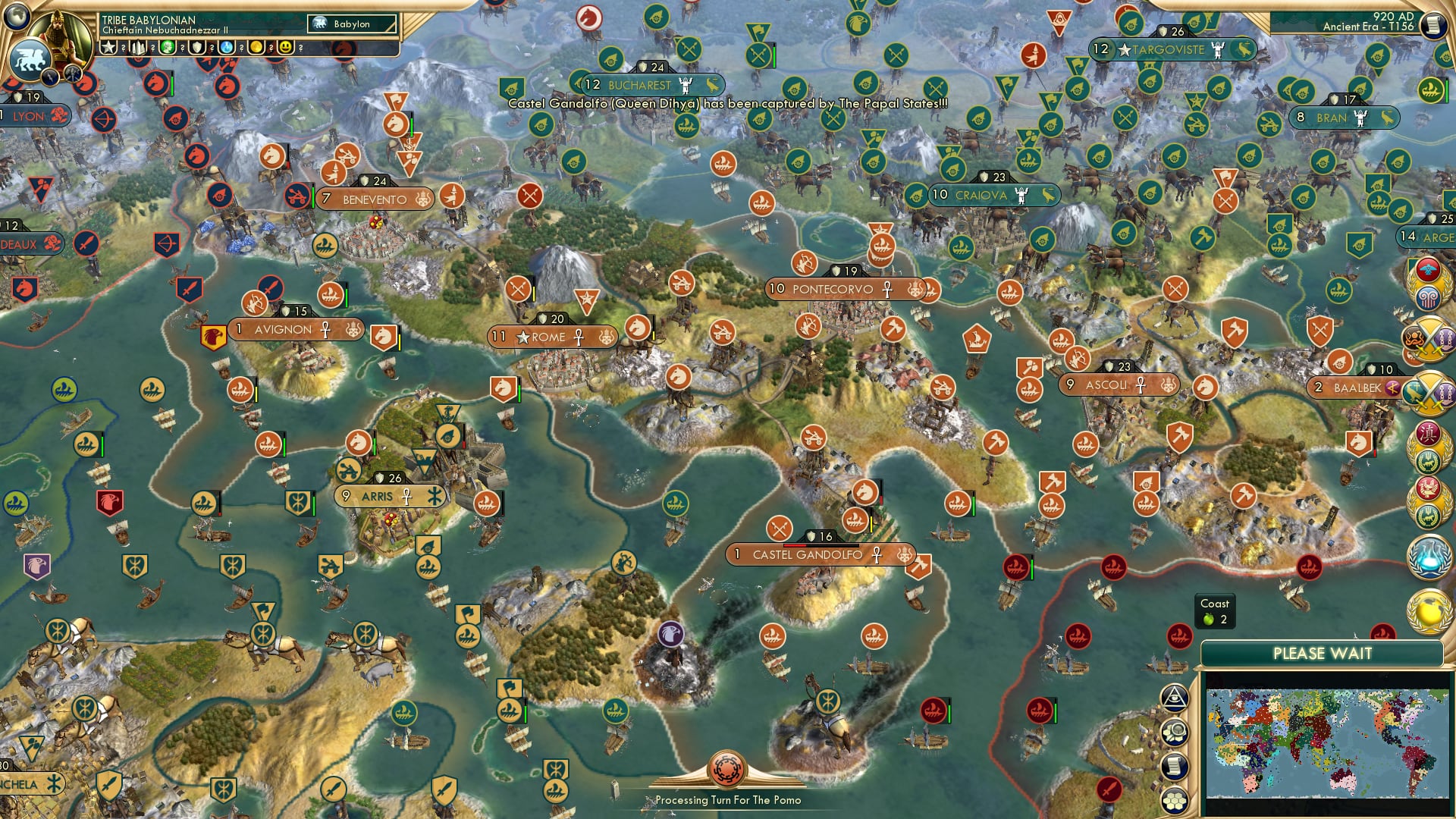Select the culture star icon in the resource bar
The width and height of the screenshot is (1456, 819).
(x=108, y=47)
